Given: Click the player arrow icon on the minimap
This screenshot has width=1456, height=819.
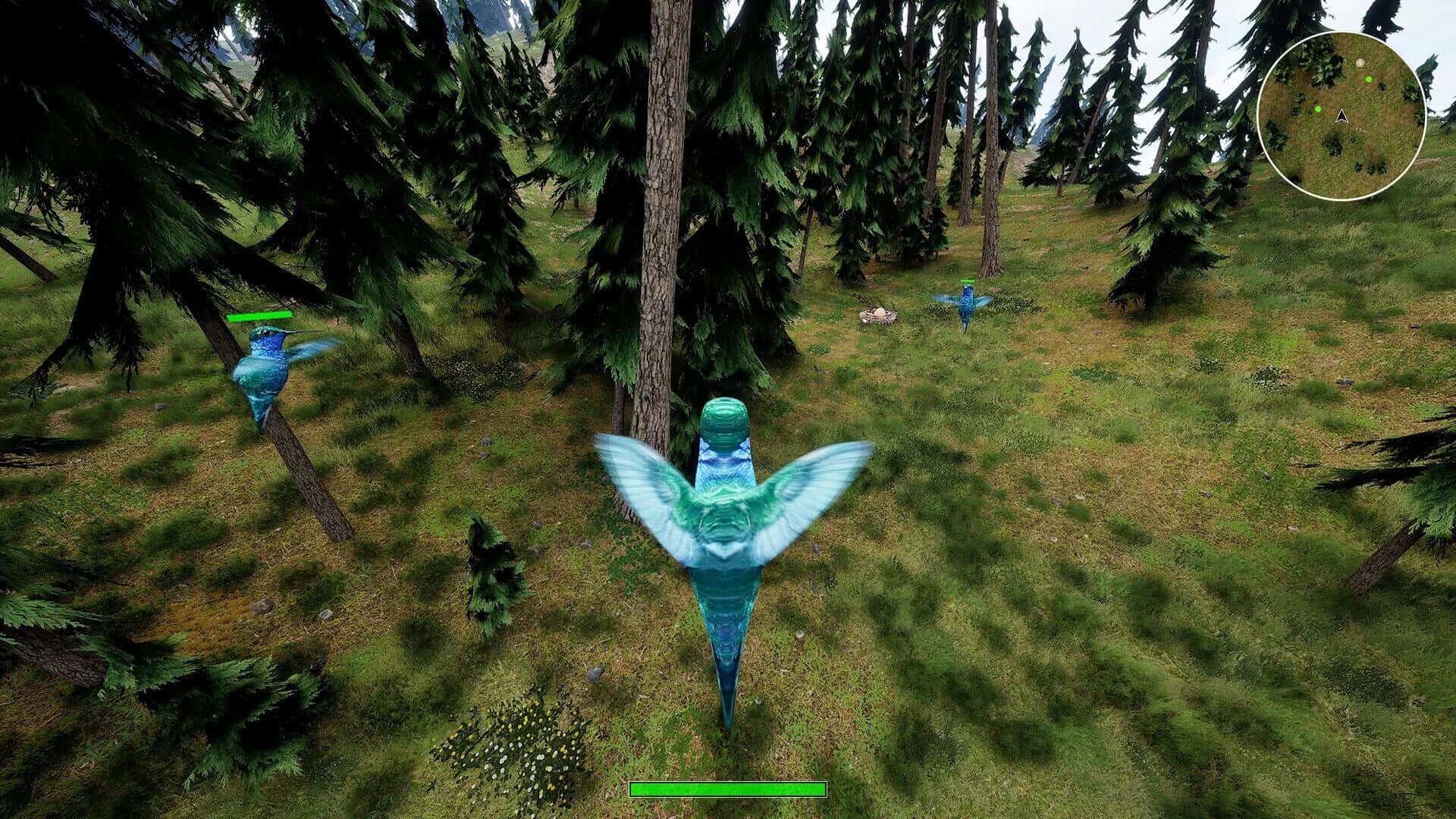Looking at the screenshot, I should [x=1341, y=118].
